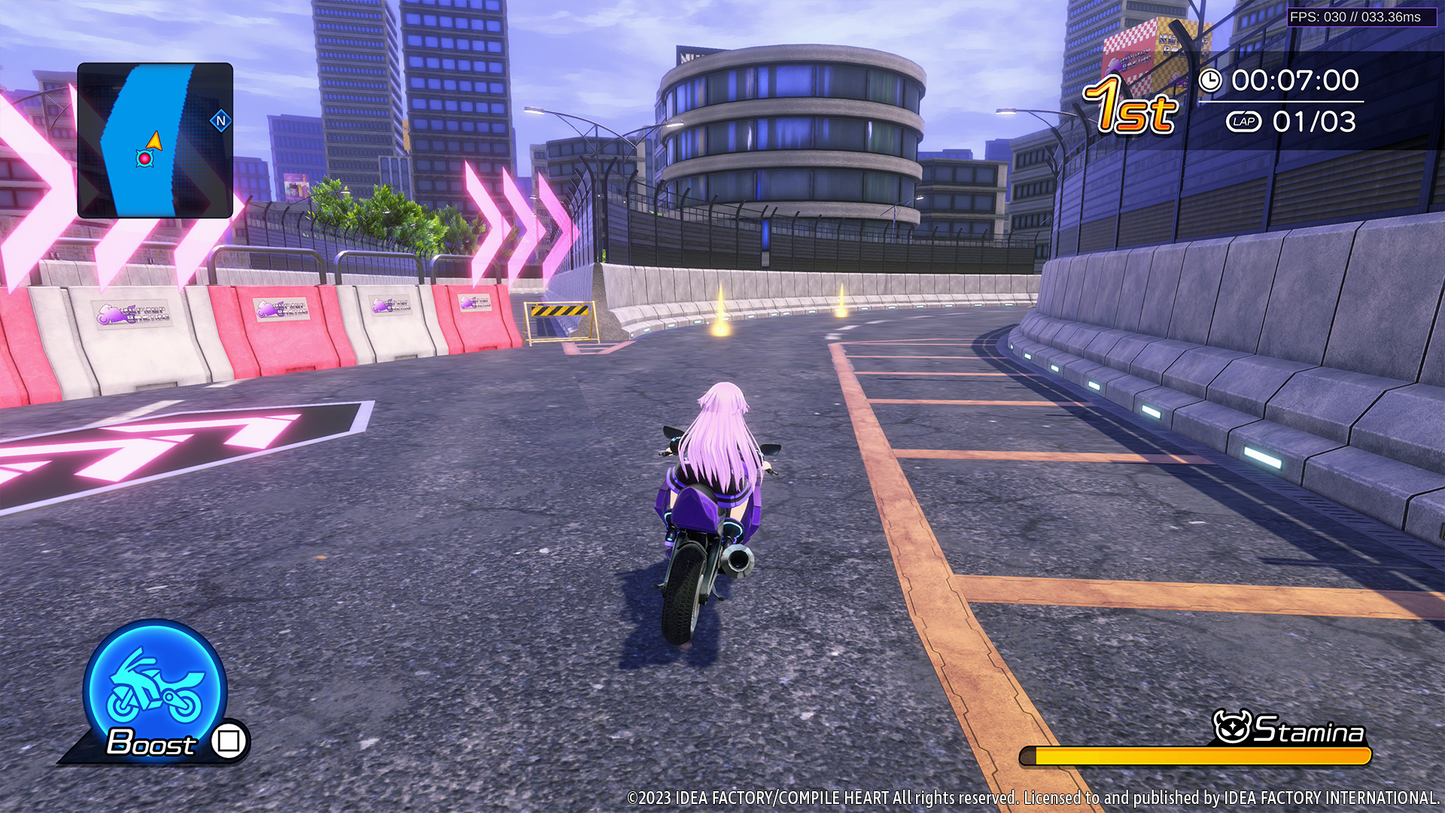Select the compass N marker on the minimap
Screen dimensions: 1445x813
tap(219, 118)
